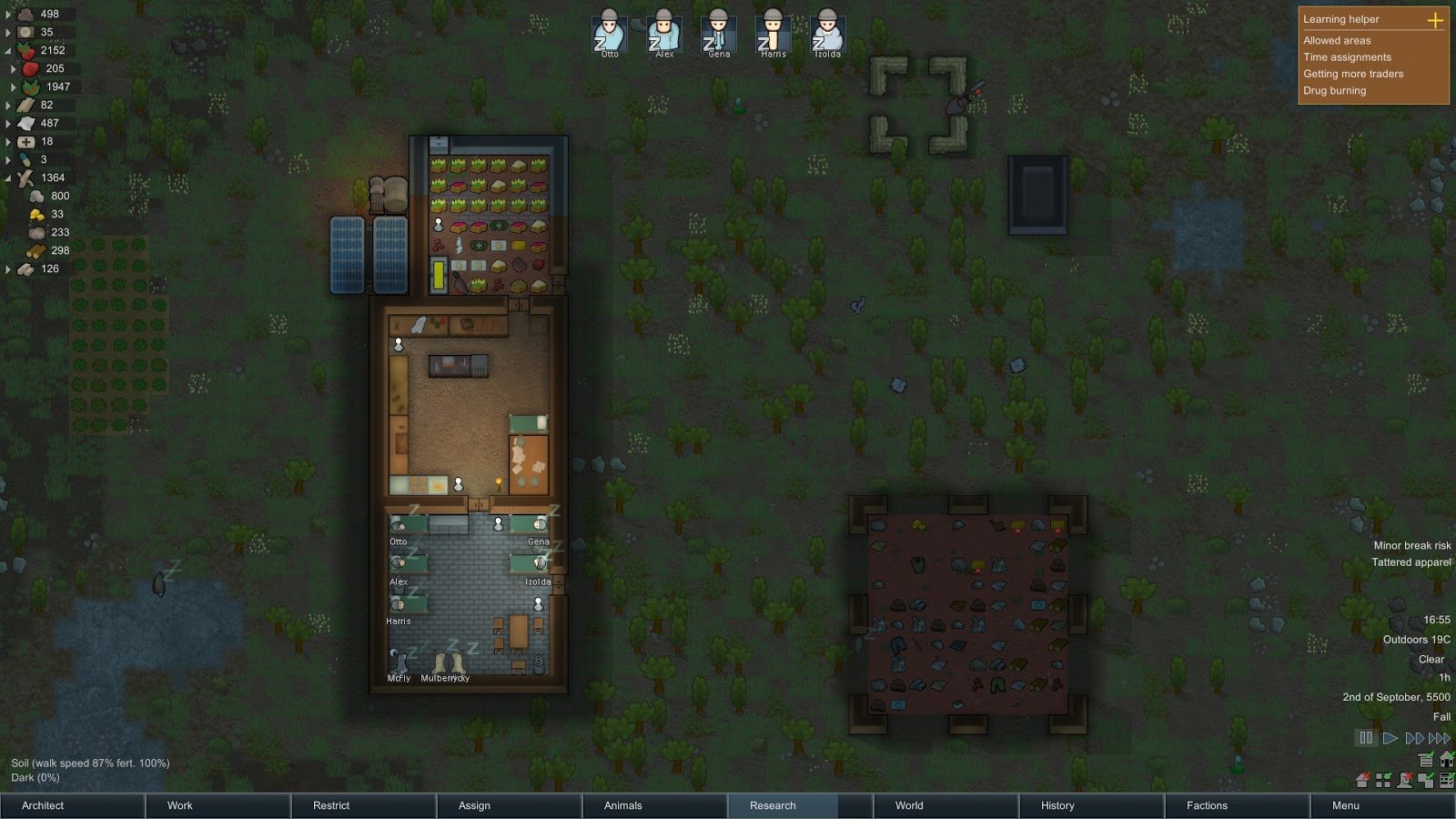Select colonist Gena's portrait

pos(719,32)
